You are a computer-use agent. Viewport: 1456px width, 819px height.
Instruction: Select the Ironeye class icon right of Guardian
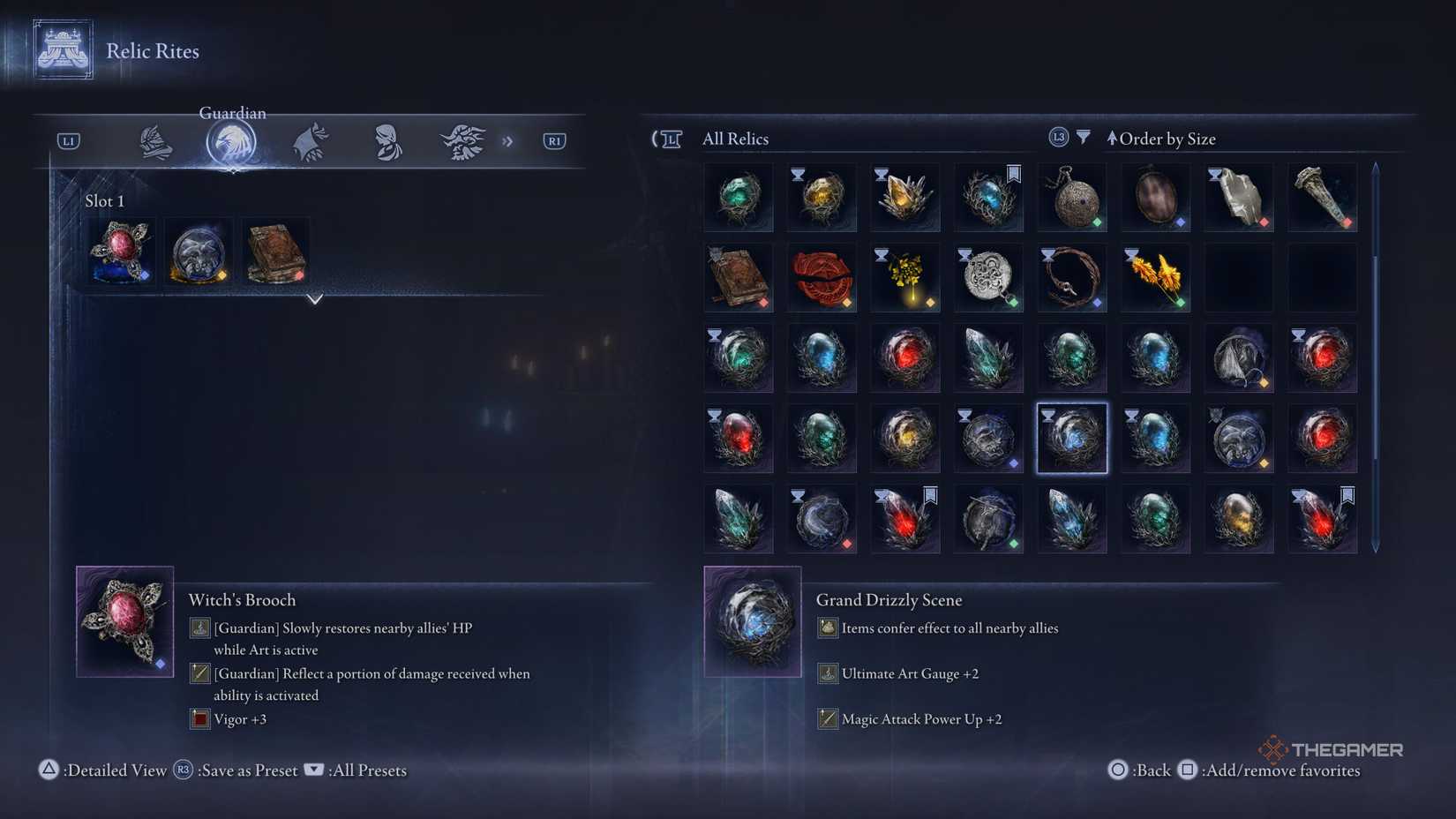[x=309, y=141]
